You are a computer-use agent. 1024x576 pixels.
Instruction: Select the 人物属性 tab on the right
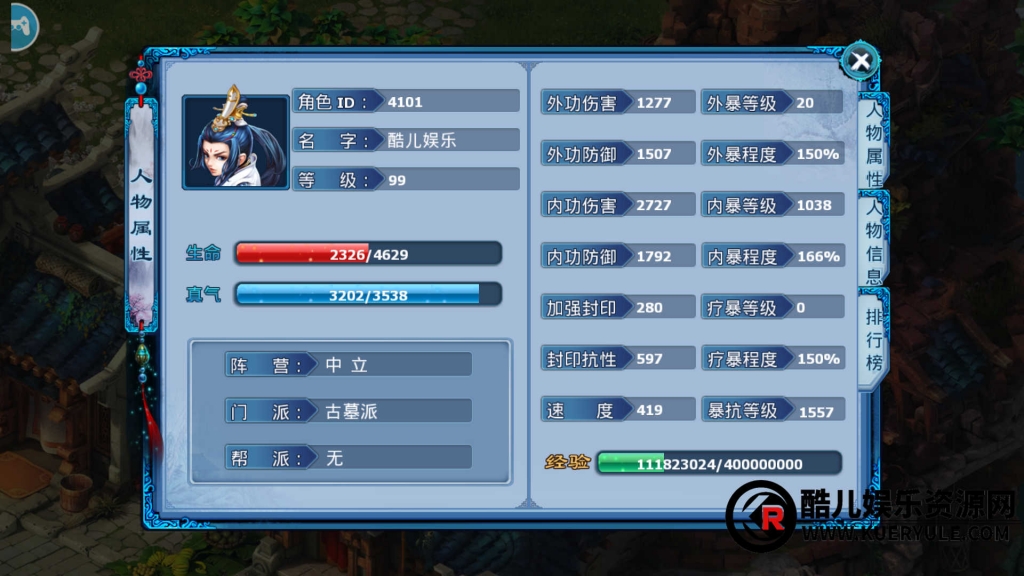873,145
